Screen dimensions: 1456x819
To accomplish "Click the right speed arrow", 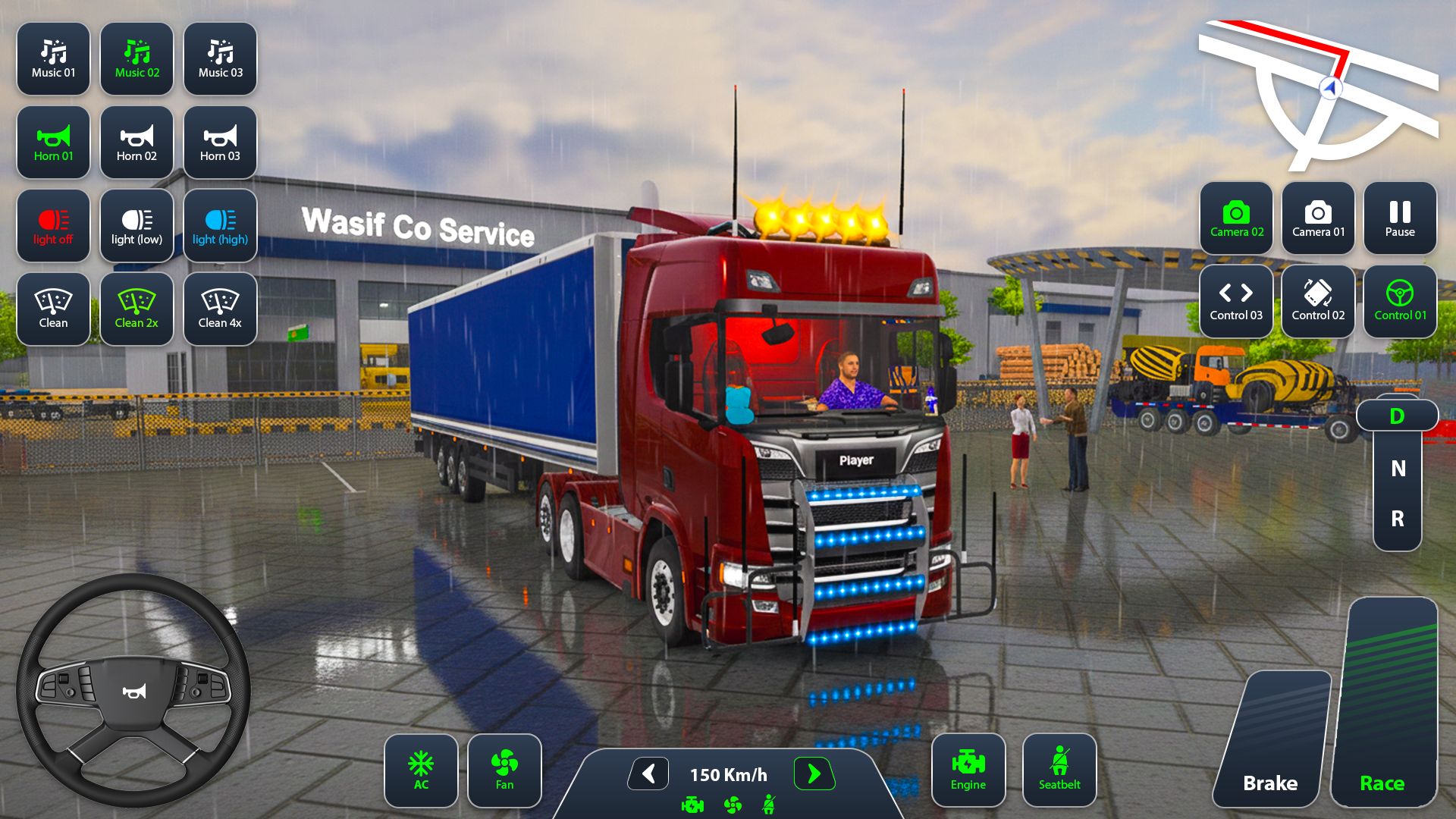I will (x=814, y=774).
